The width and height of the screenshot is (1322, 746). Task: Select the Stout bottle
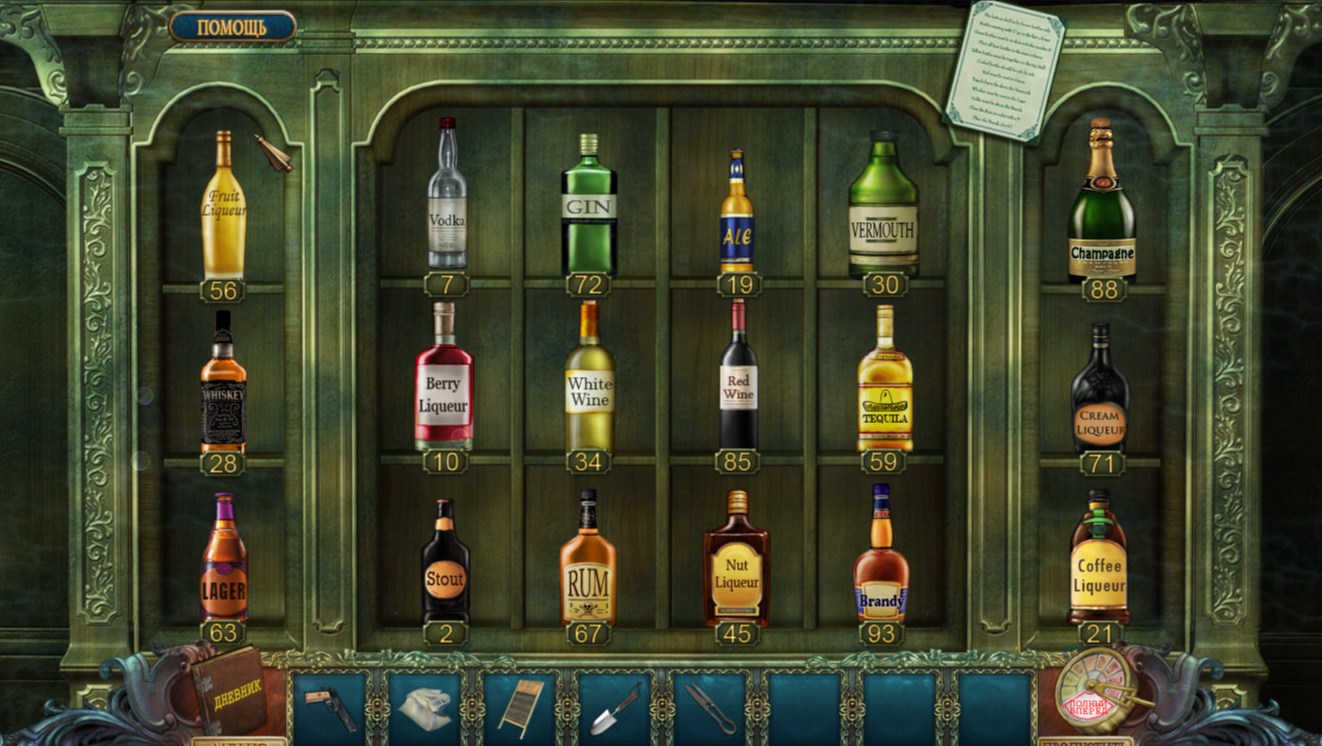click(x=445, y=565)
